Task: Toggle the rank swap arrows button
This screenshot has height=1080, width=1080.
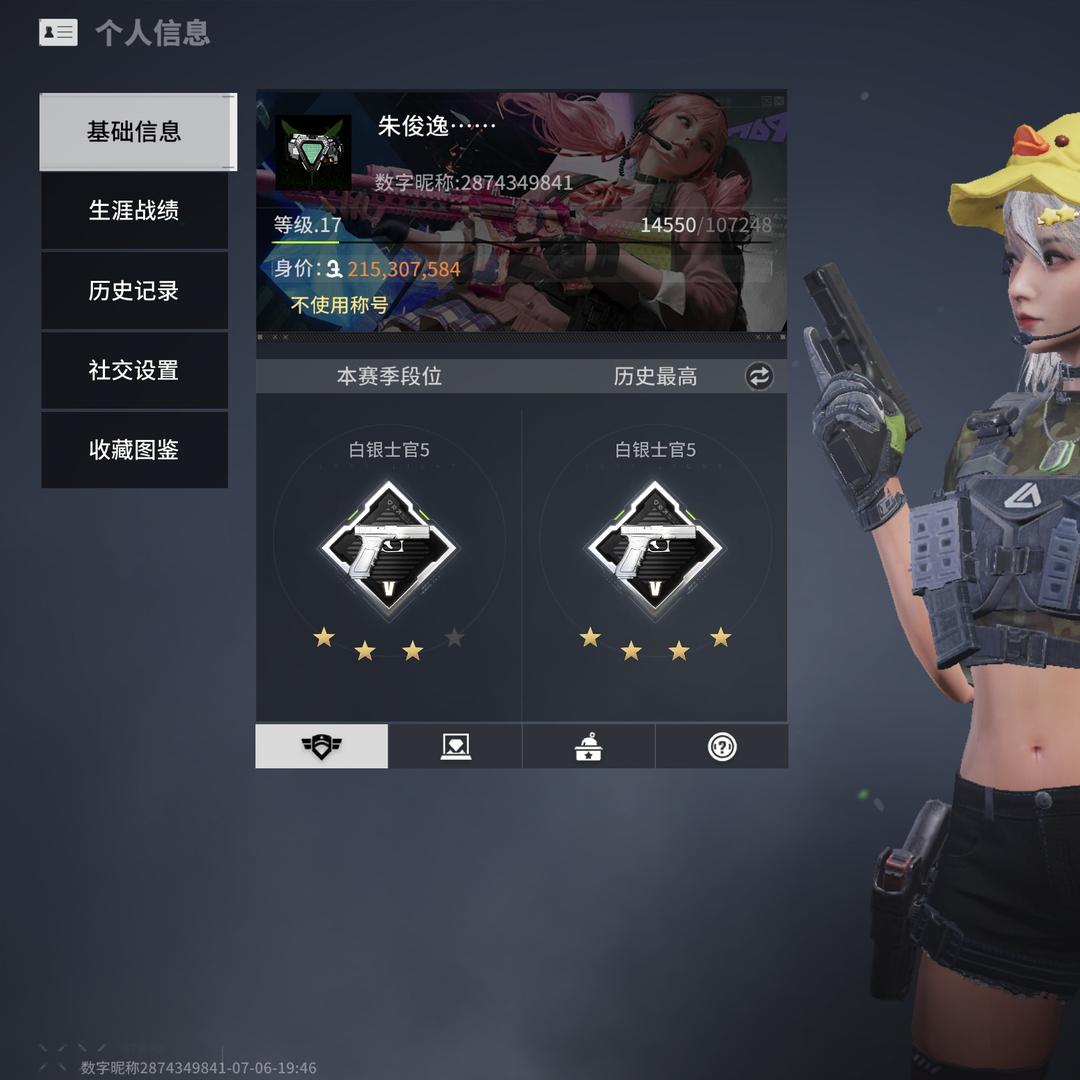Action: (759, 376)
